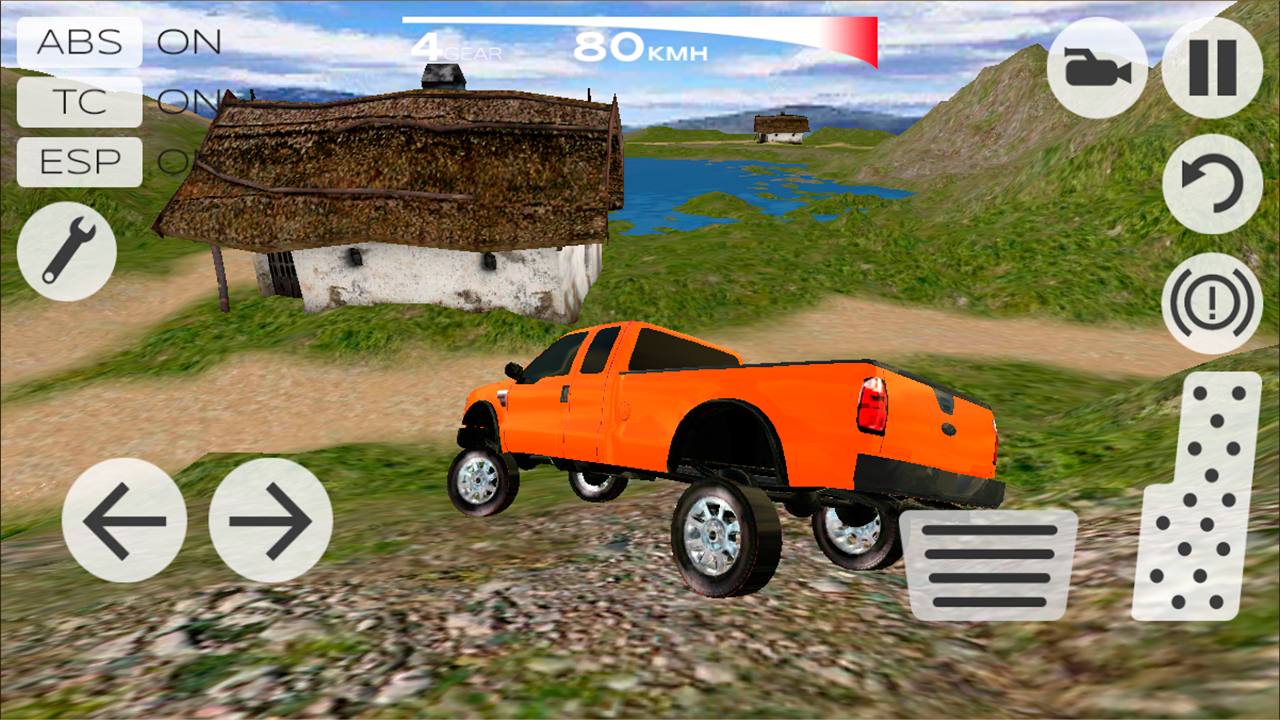The width and height of the screenshot is (1280, 720).
Task: Open the wrench repair settings
Action: (67, 251)
